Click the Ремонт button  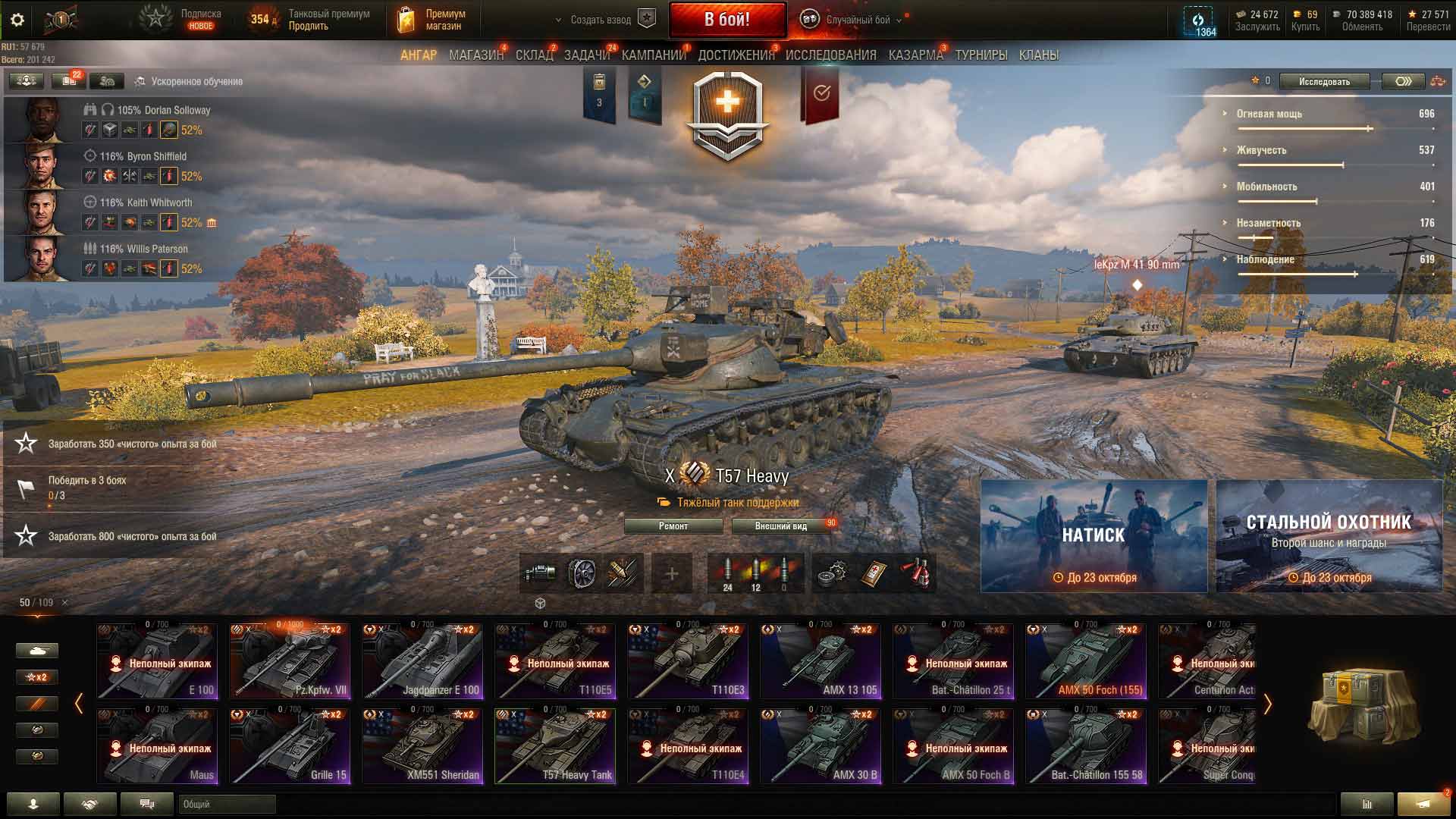coord(673,526)
